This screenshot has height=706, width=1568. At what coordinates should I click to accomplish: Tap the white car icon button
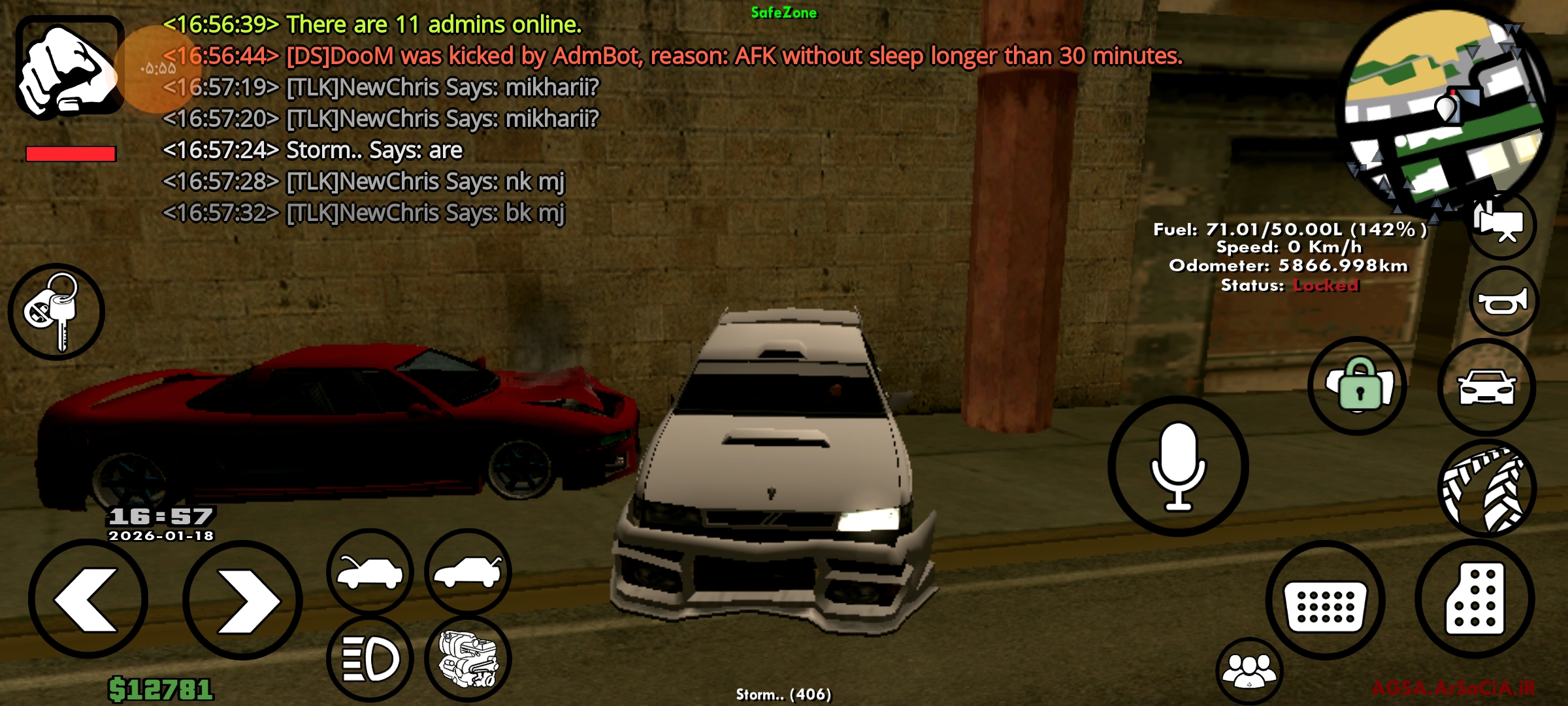point(1486,388)
